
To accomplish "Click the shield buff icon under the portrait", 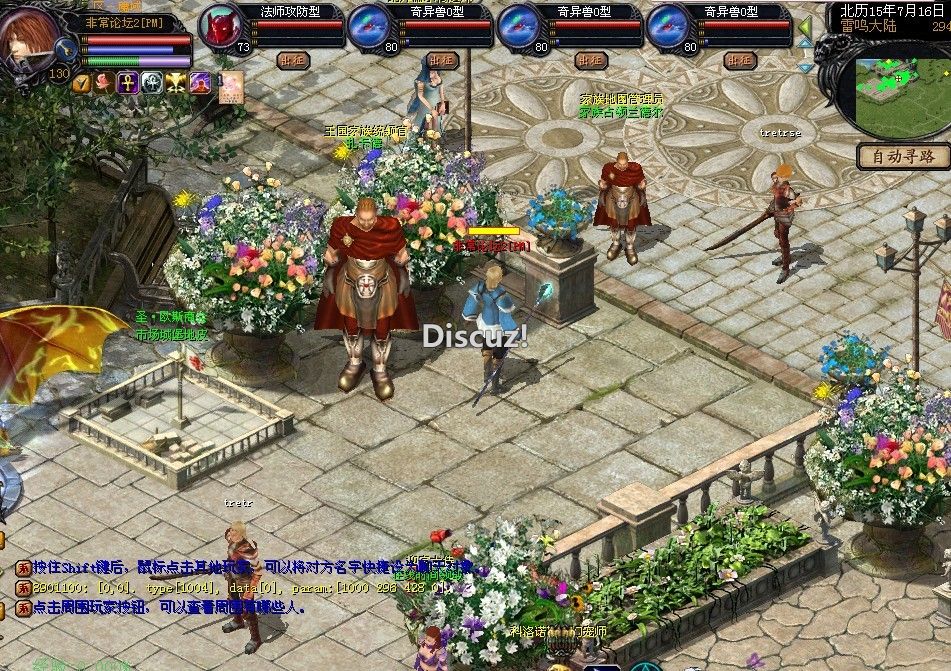I will point(82,82).
